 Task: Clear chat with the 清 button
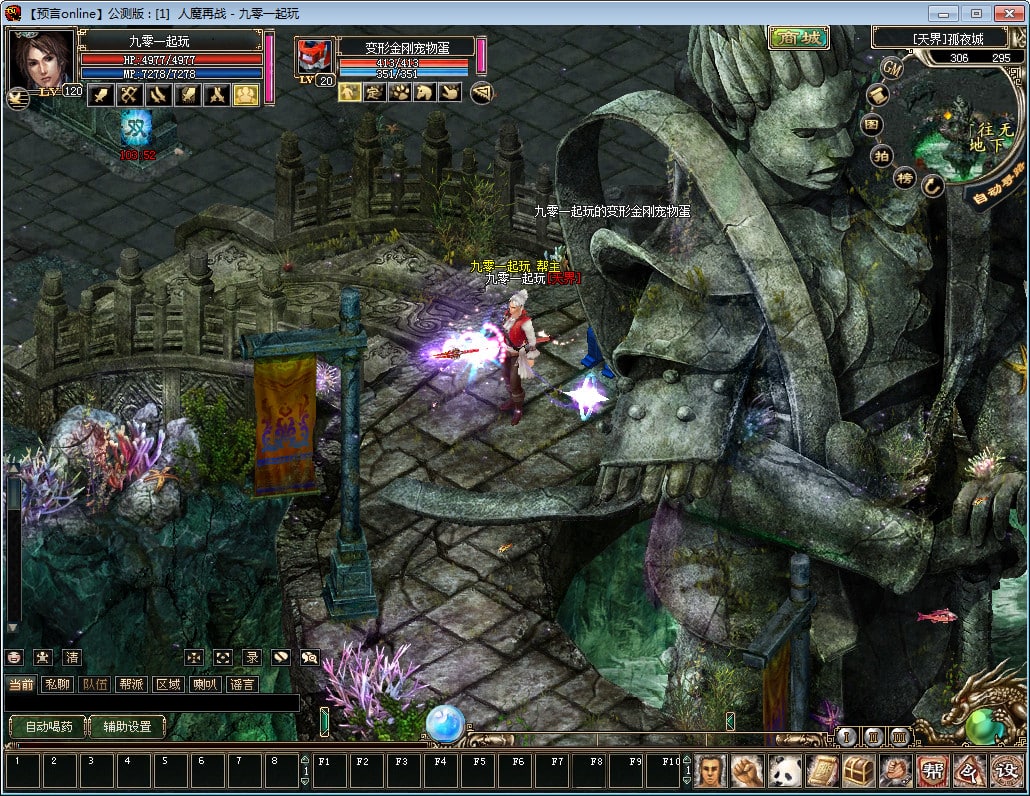tap(72, 657)
